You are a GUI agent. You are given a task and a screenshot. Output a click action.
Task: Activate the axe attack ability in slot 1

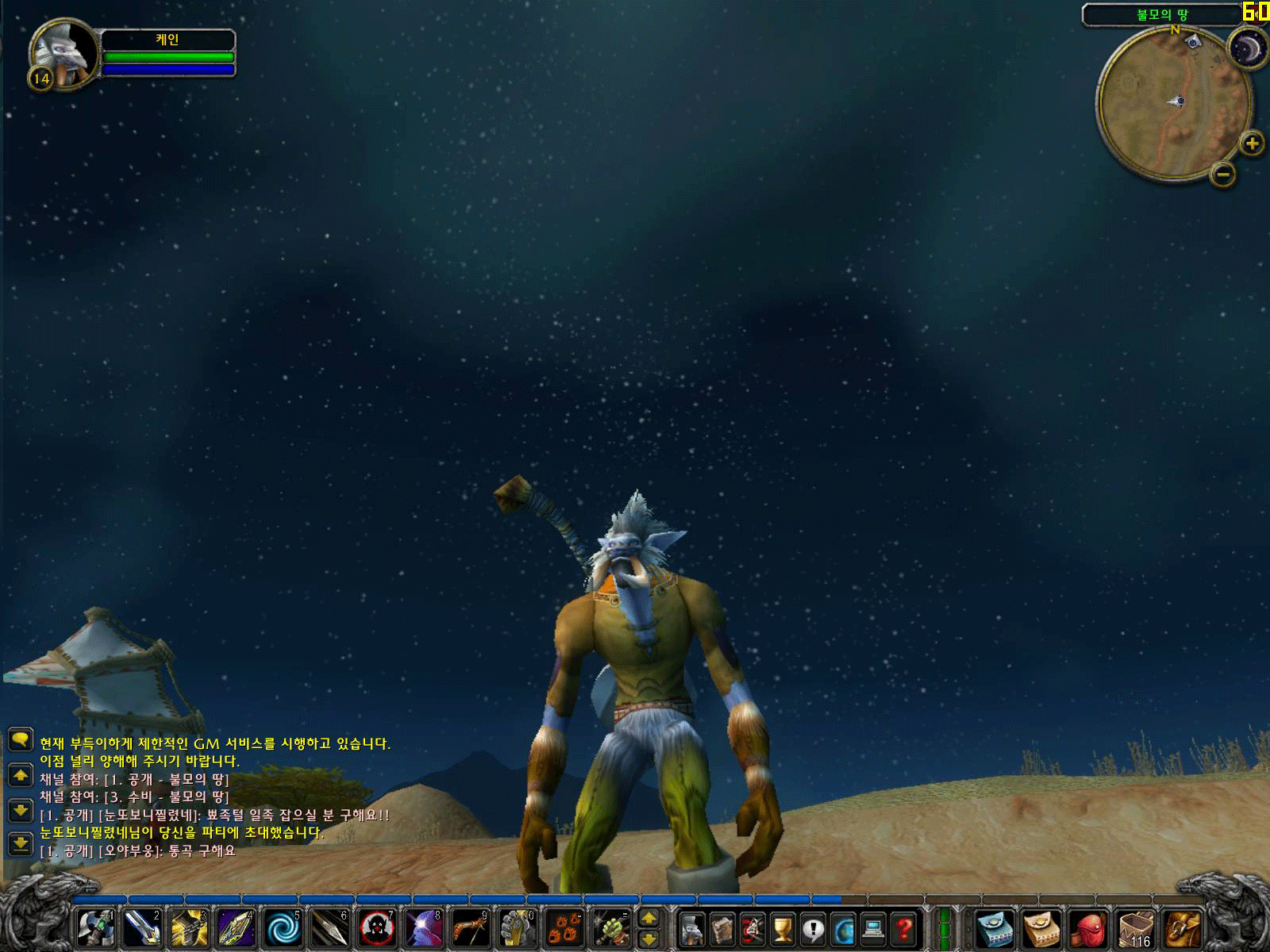[96, 928]
